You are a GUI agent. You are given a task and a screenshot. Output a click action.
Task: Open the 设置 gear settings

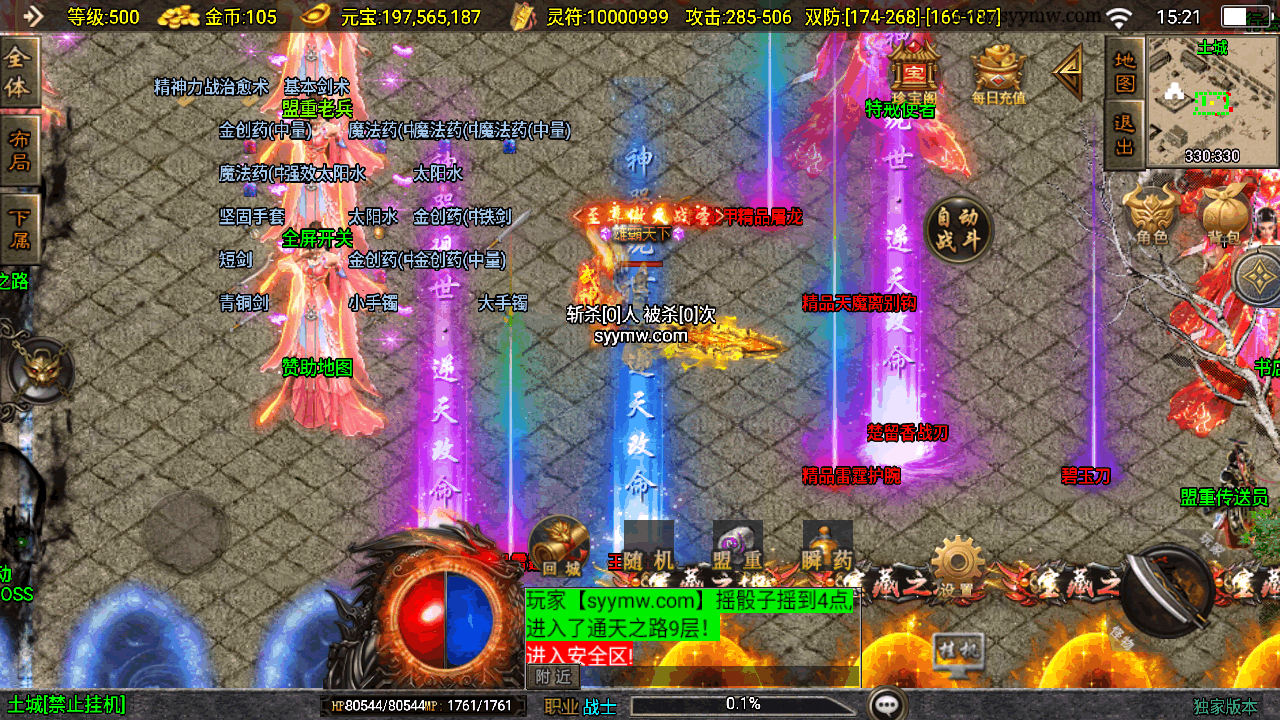tap(957, 567)
